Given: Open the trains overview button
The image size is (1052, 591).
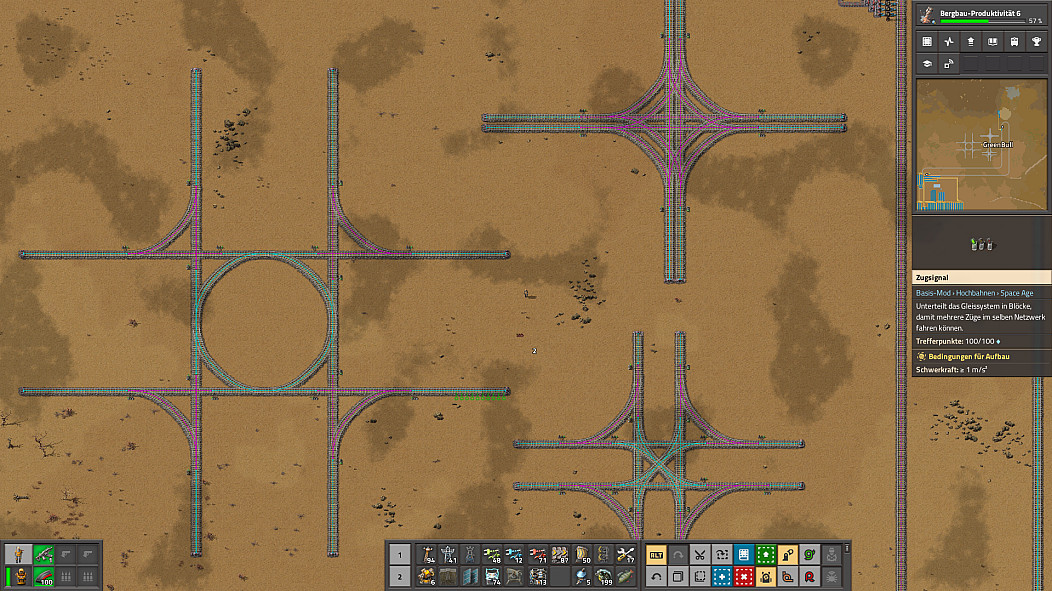Looking at the screenshot, I should [x=1014, y=42].
